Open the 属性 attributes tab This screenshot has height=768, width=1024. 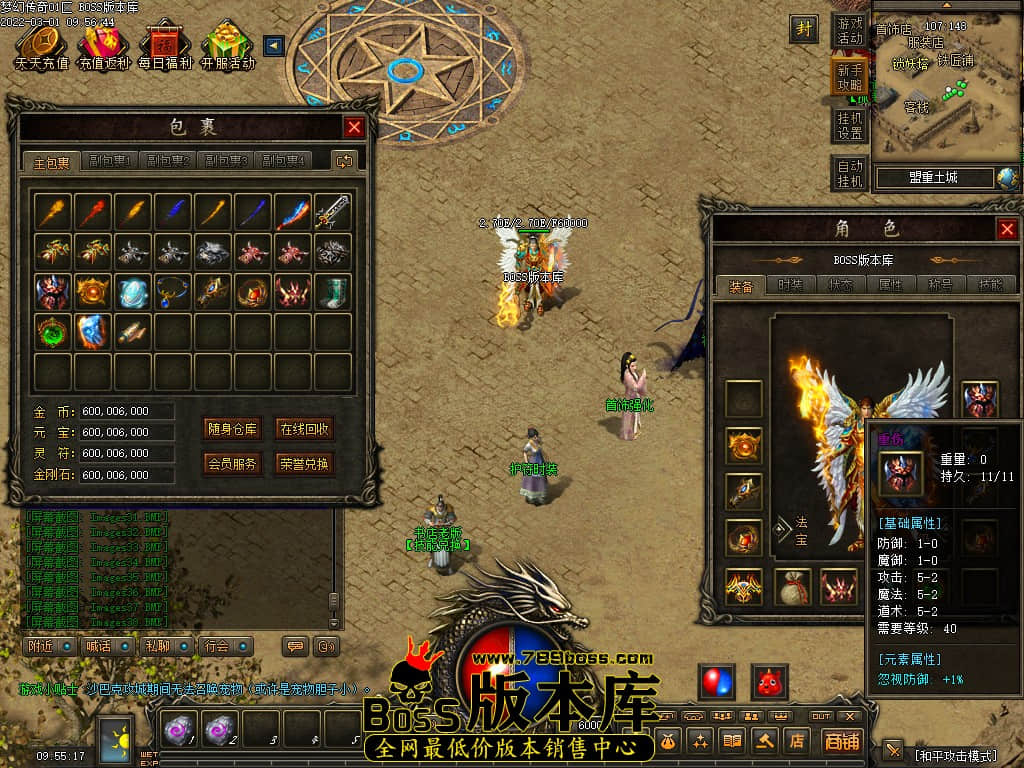890,285
